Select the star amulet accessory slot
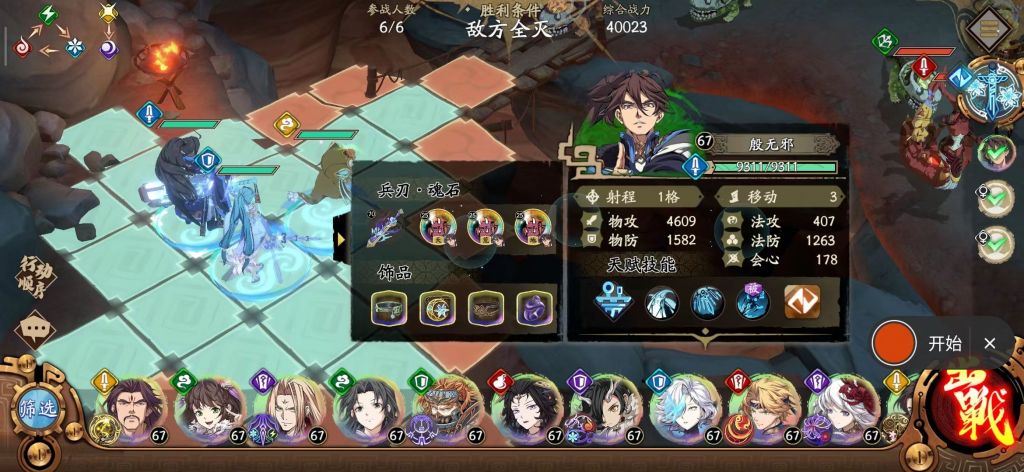The height and width of the screenshot is (472, 1024). [x=437, y=307]
